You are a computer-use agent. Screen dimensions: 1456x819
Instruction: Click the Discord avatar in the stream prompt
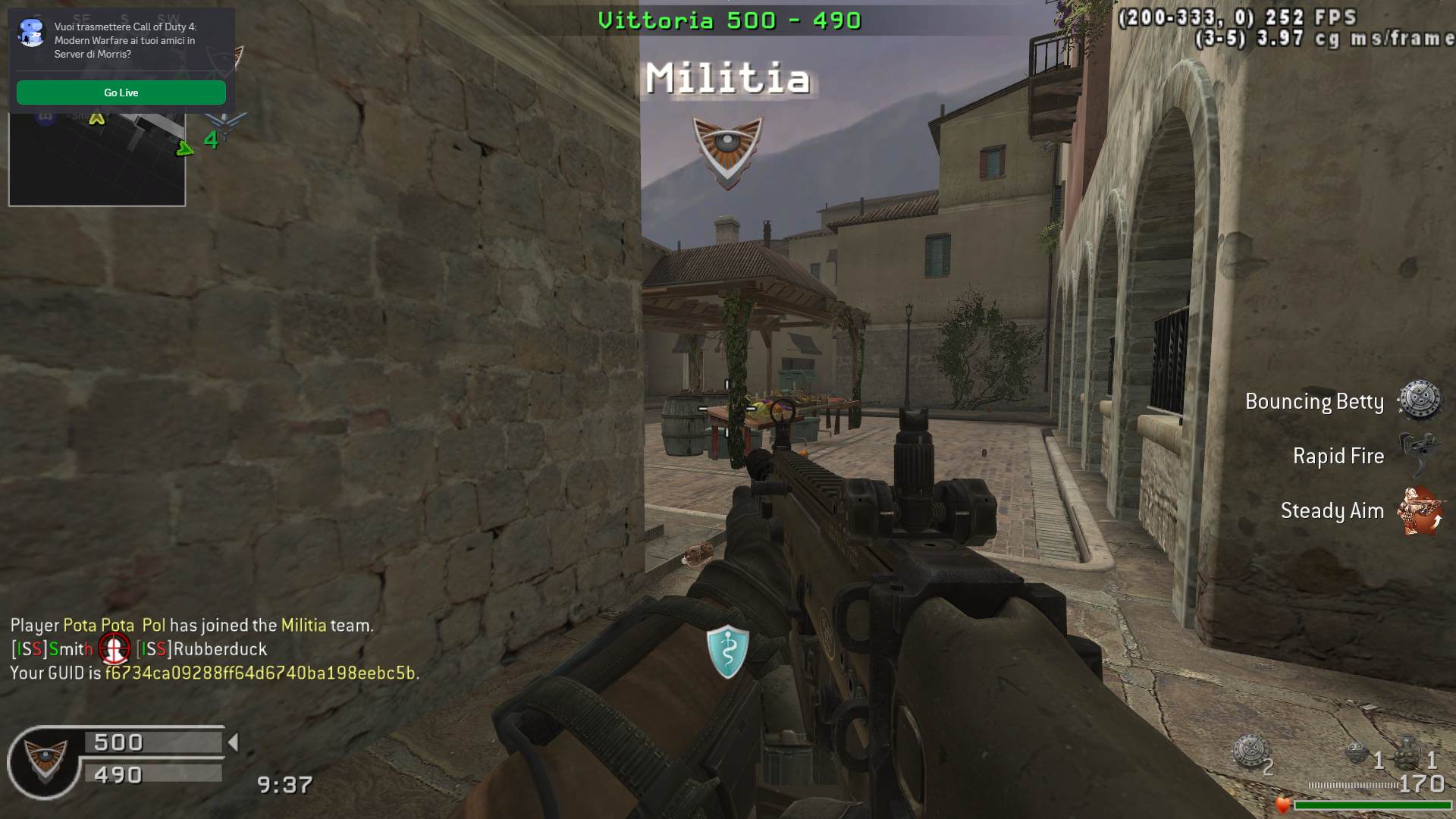(x=32, y=33)
